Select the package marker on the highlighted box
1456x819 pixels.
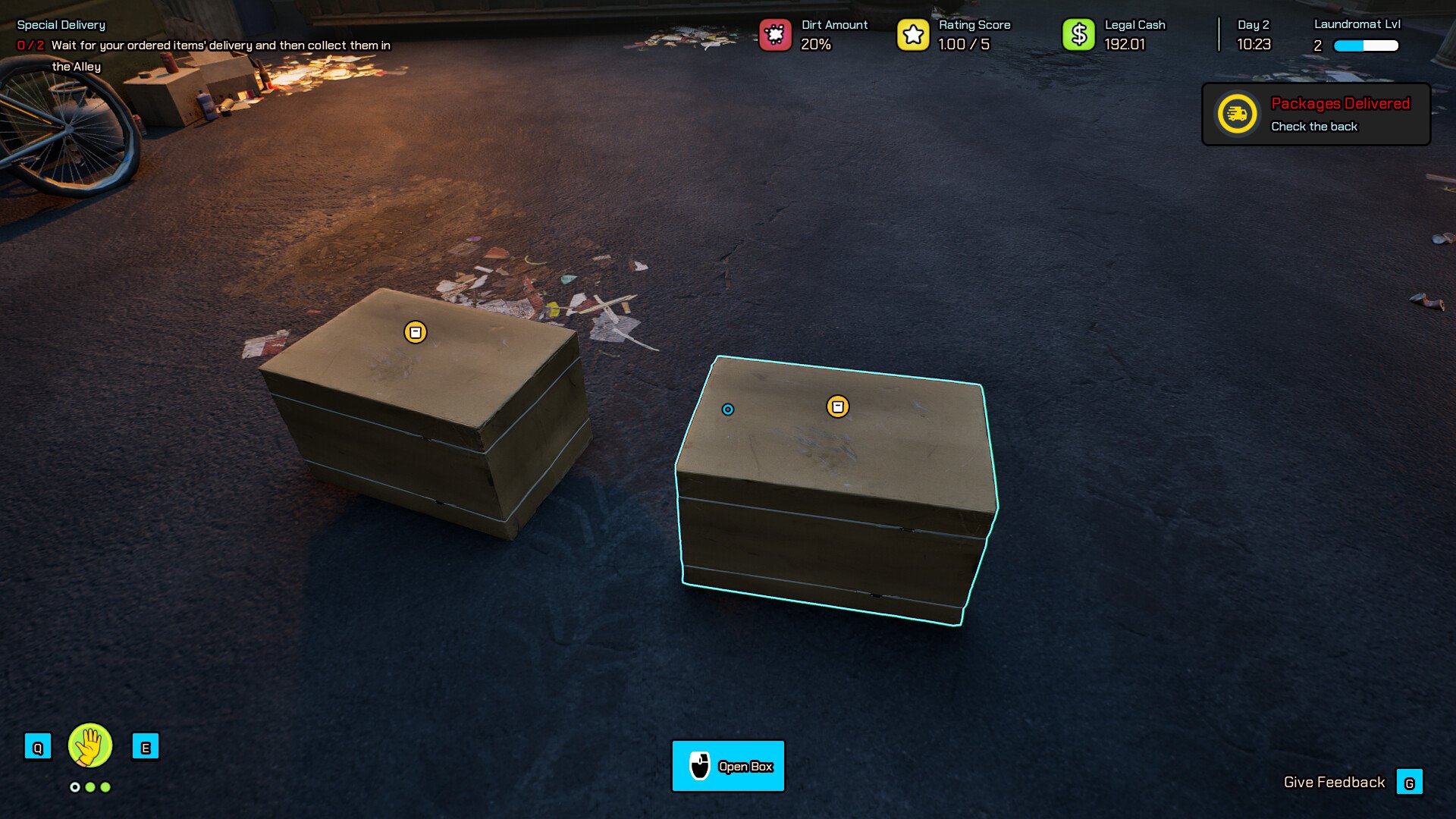837,407
